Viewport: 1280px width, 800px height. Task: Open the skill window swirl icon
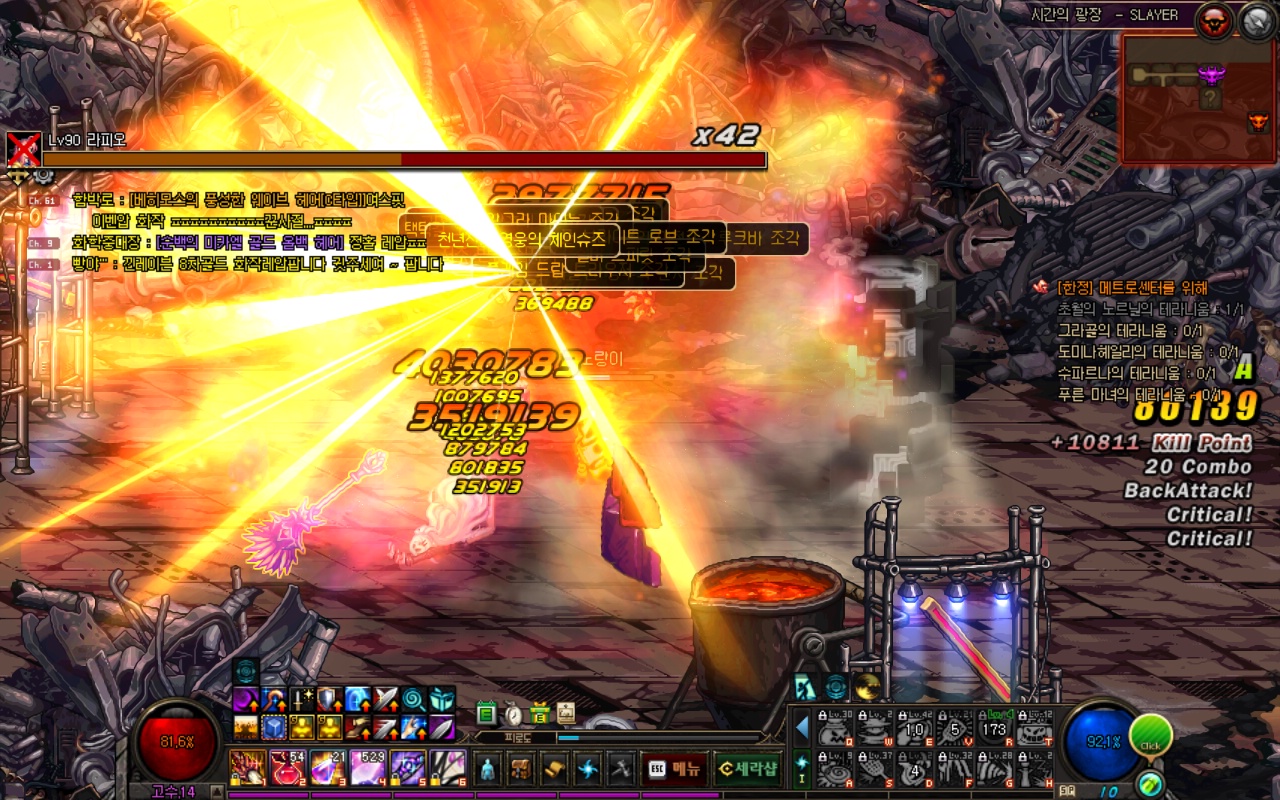(x=588, y=768)
